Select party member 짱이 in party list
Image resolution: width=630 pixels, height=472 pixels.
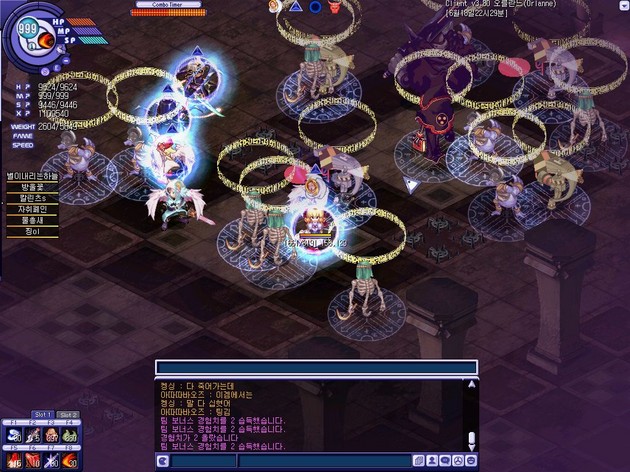click(33, 232)
